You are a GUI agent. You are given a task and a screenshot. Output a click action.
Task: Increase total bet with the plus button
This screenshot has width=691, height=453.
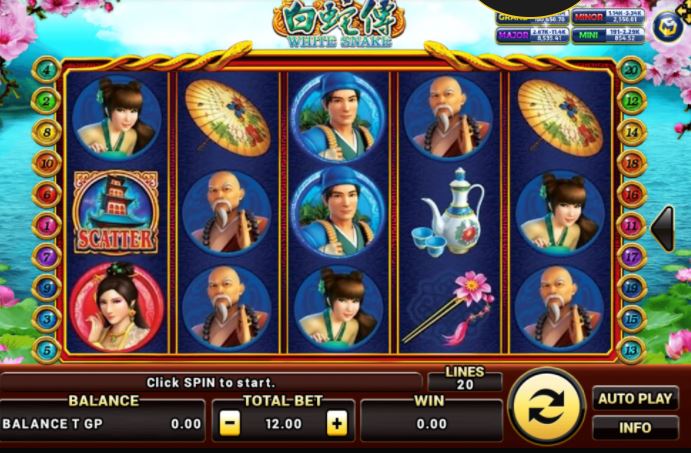(338, 424)
